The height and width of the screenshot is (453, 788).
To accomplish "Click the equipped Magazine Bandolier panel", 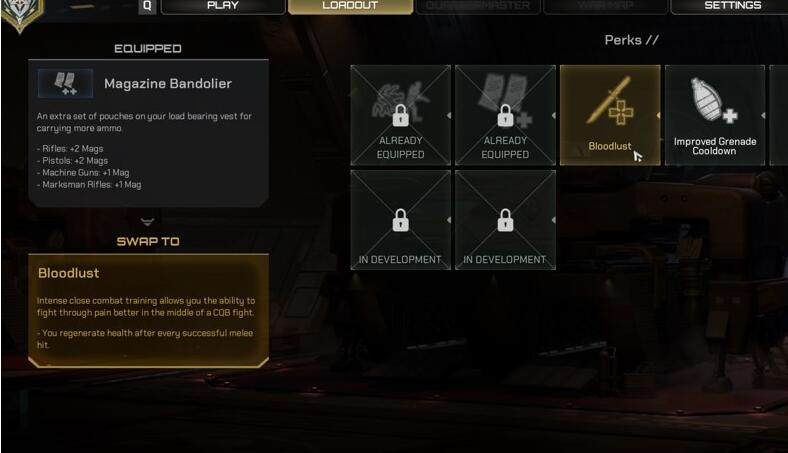I will (x=148, y=132).
